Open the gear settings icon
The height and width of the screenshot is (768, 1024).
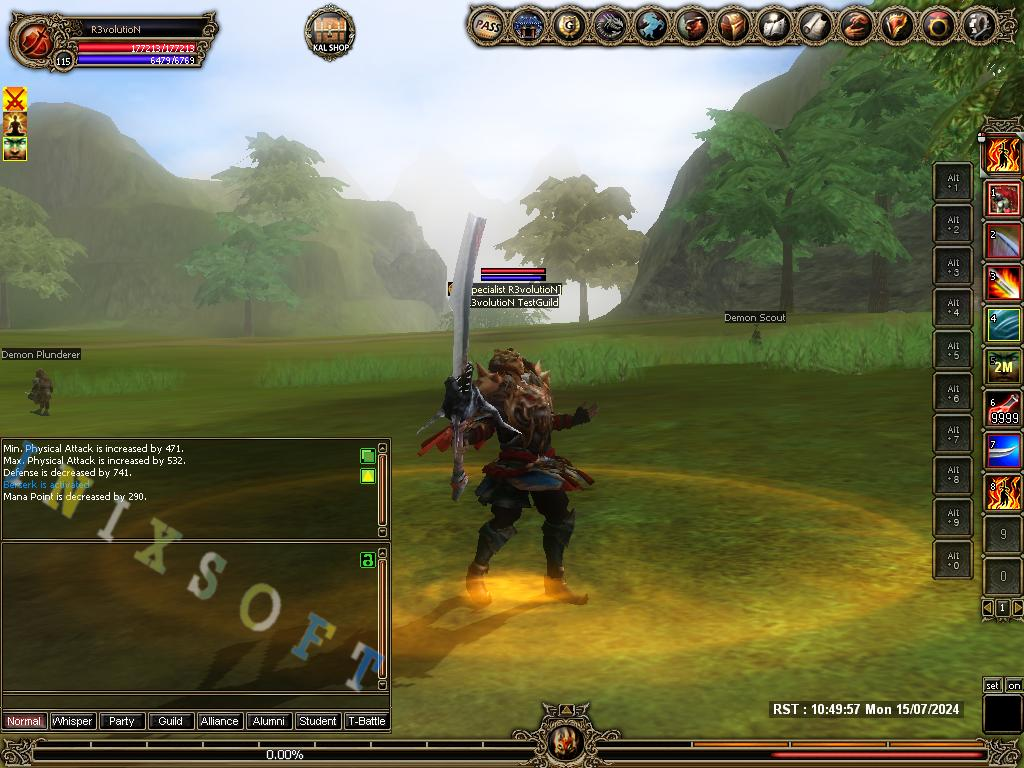click(x=978, y=26)
